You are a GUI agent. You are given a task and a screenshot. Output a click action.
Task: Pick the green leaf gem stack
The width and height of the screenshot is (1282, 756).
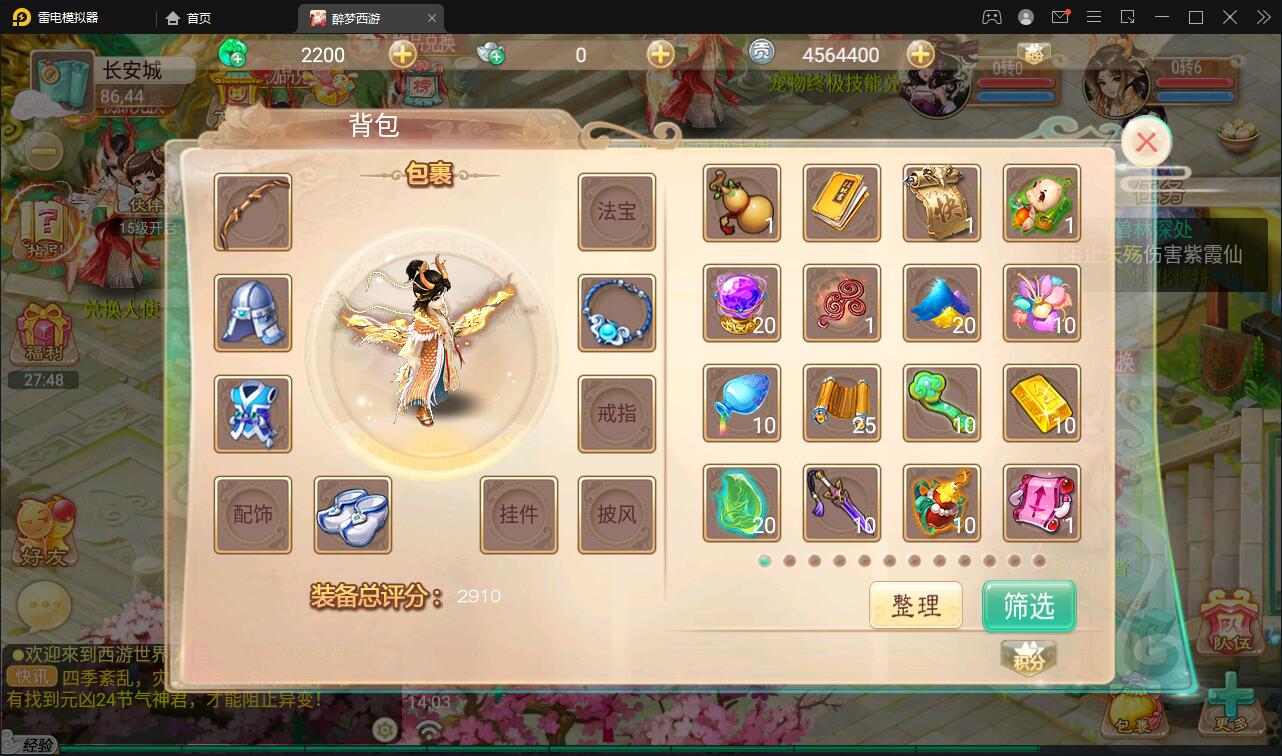(742, 503)
